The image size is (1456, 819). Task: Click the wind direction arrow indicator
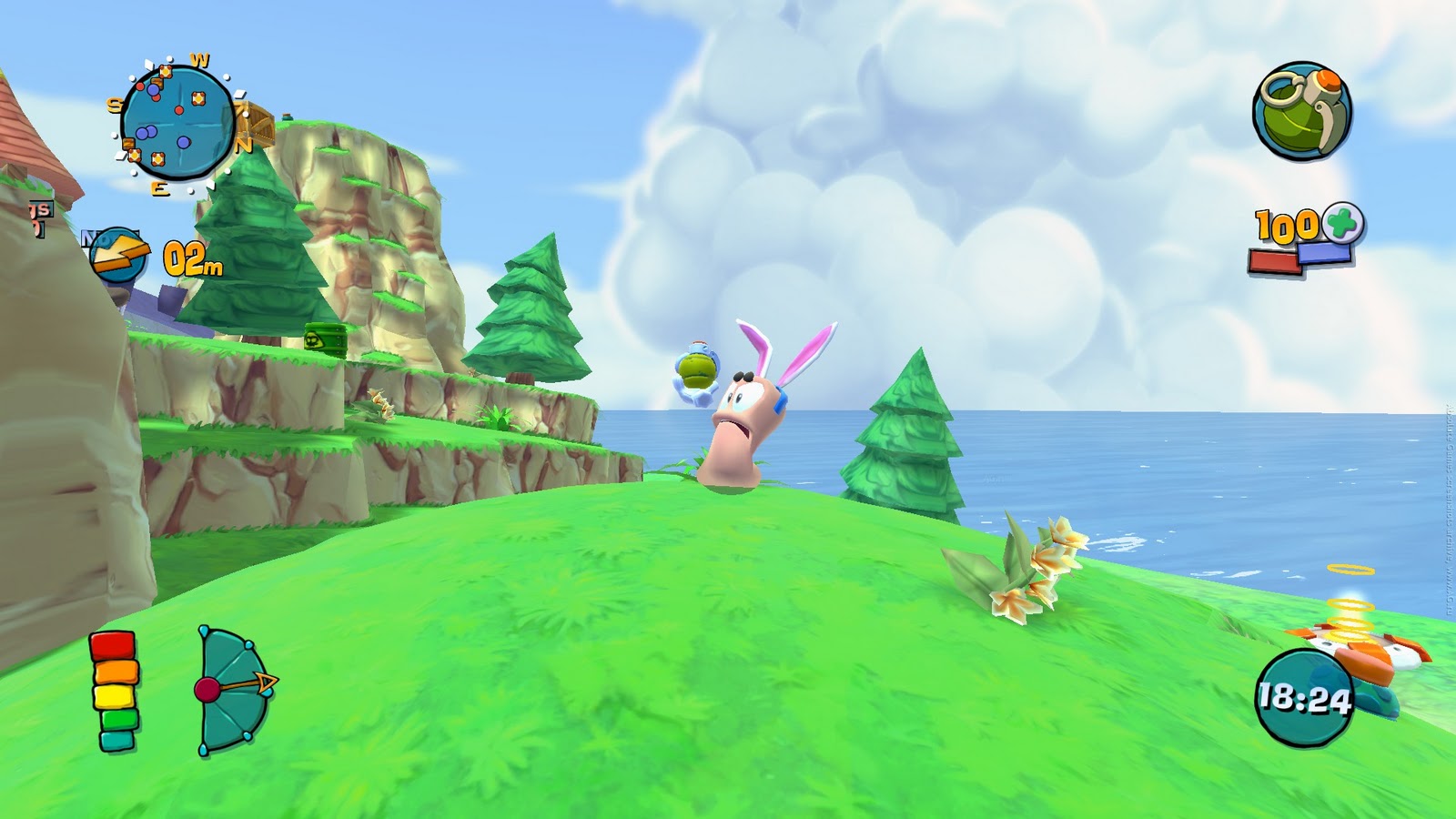(x=118, y=256)
